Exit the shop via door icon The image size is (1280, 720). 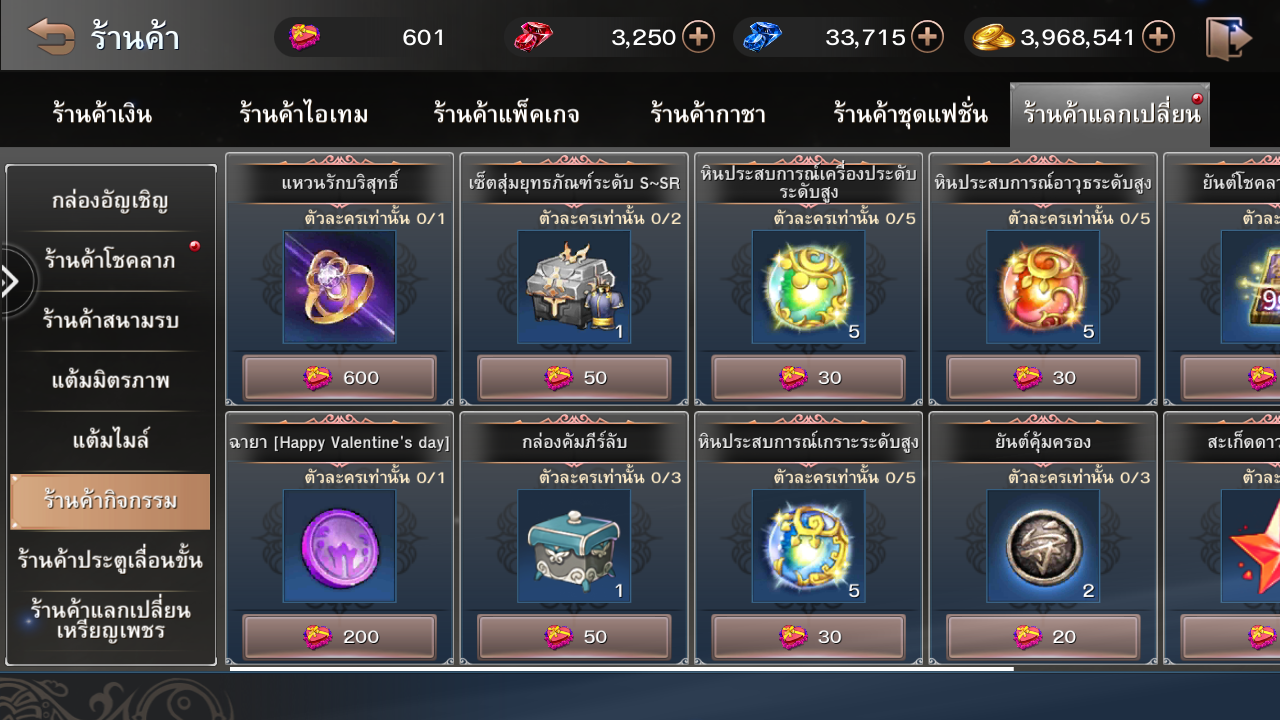tap(1229, 38)
